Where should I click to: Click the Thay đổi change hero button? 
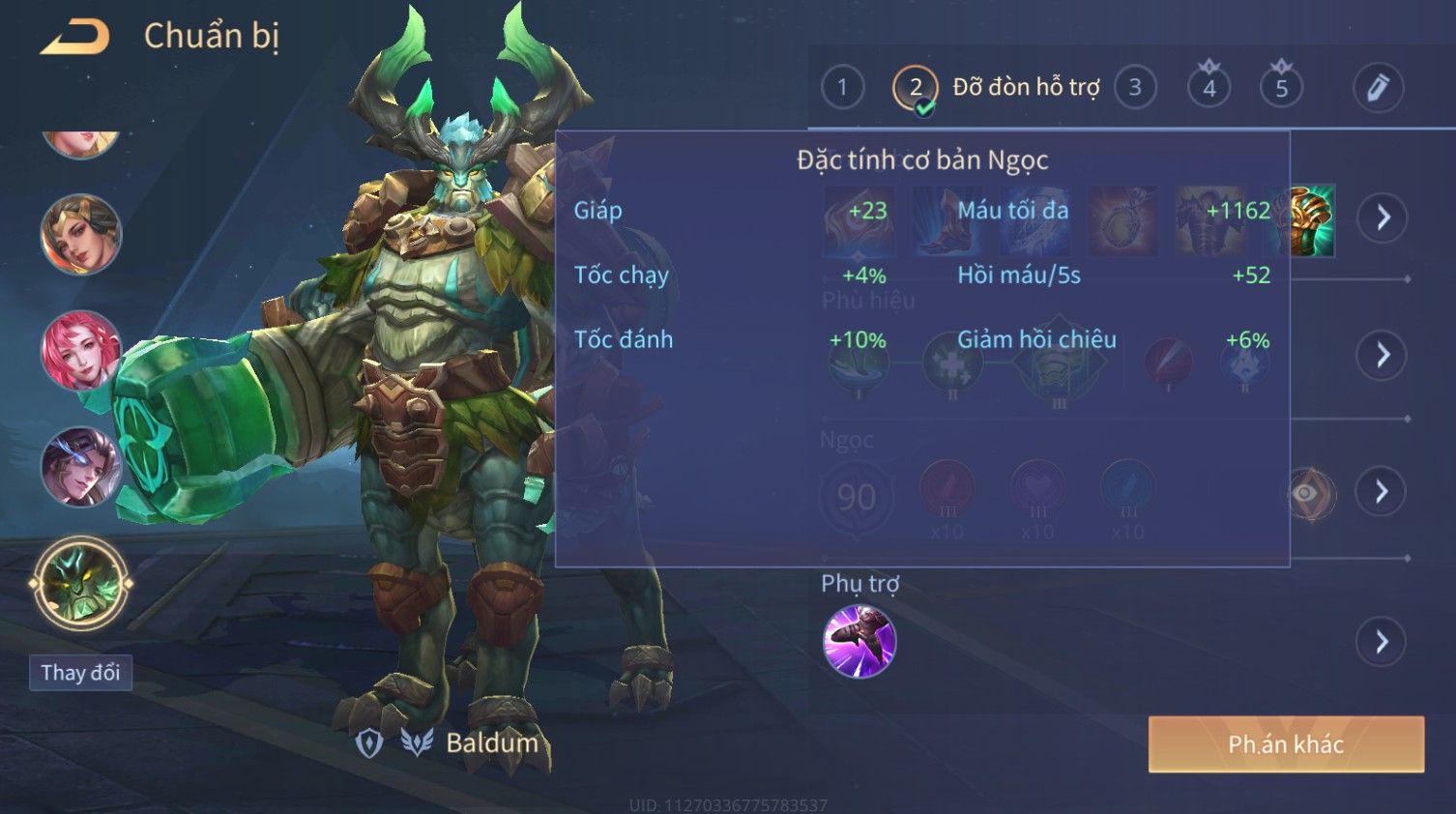[80, 672]
